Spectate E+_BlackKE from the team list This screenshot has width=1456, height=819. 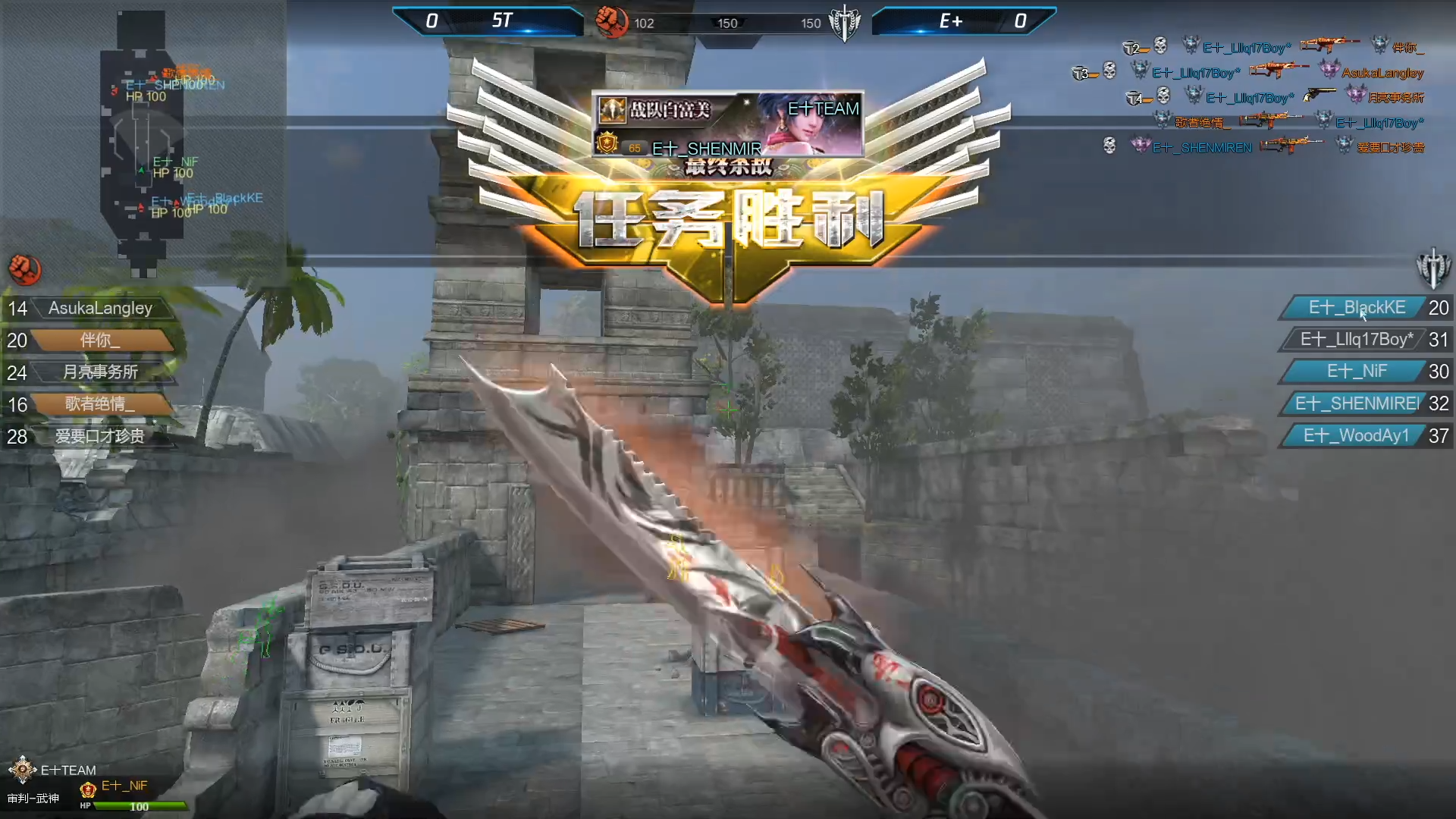tap(1357, 308)
